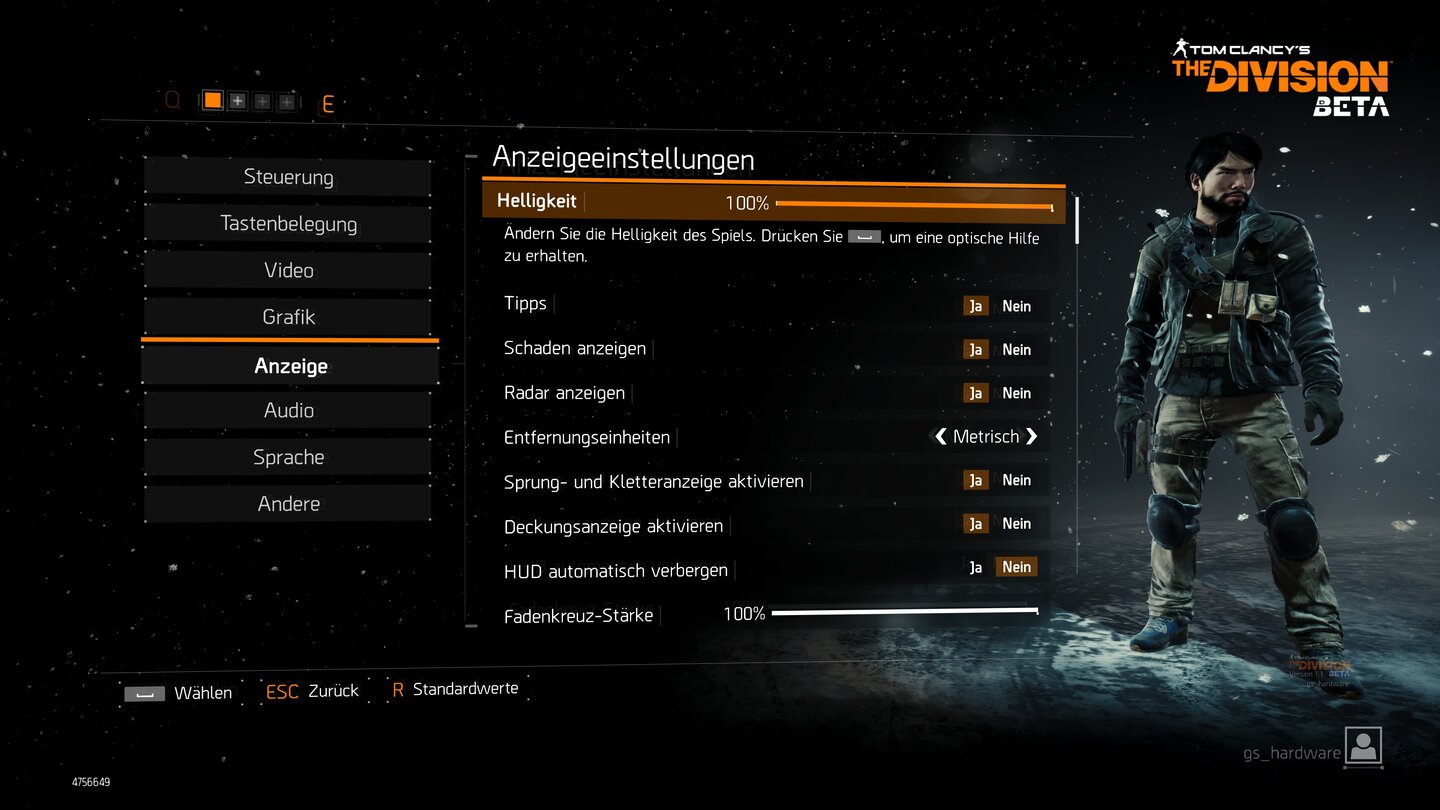This screenshot has height=810, width=1440.
Task: Enable HUD automatisch verbergen
Action: pos(976,566)
